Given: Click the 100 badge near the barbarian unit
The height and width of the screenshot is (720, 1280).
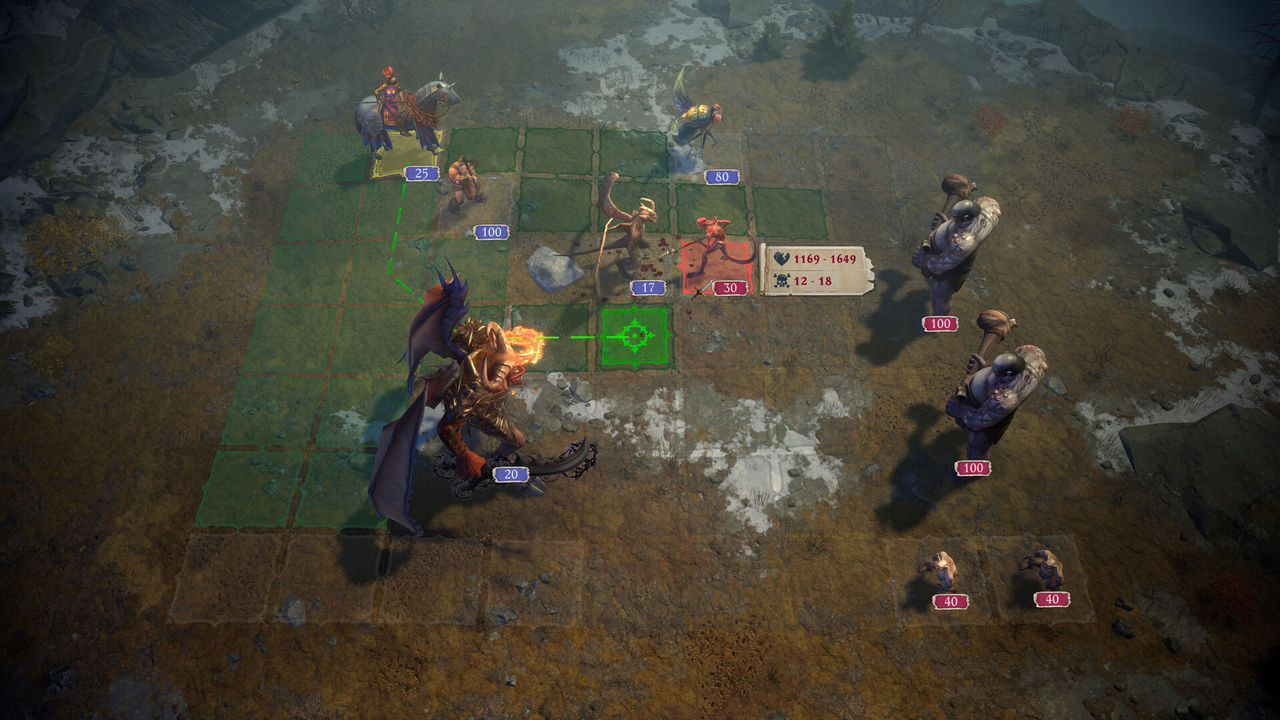Looking at the screenshot, I should click(x=491, y=233).
